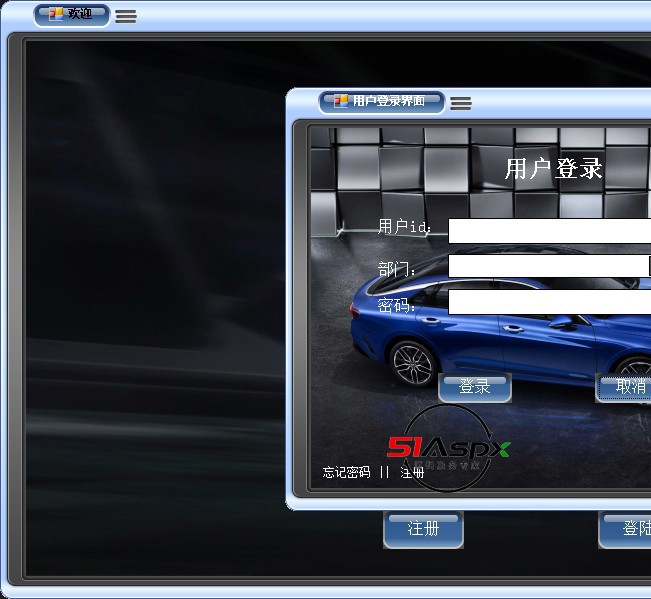This screenshot has width=651, height=599.
Task: Open the menu icon beside 用户登录界面 title
Action: pos(461,103)
